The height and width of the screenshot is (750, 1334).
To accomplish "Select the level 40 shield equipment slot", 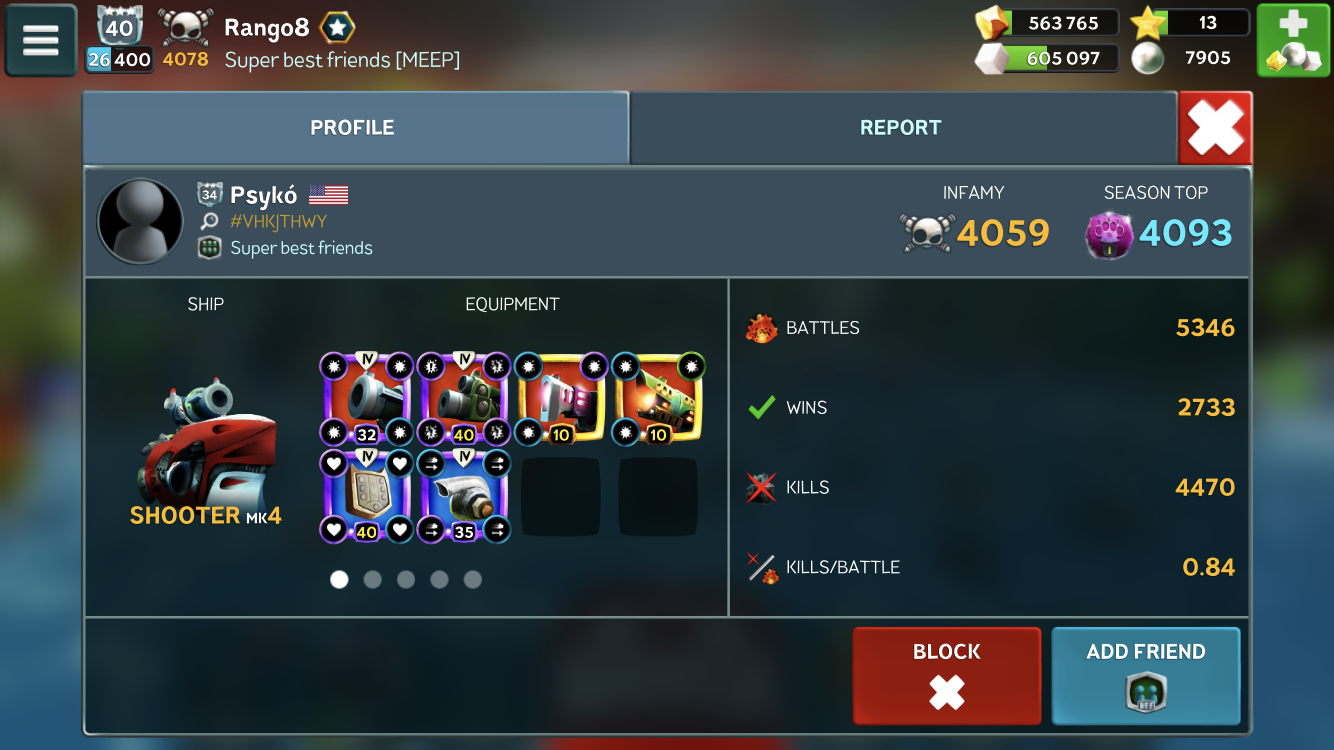I will click(366, 495).
